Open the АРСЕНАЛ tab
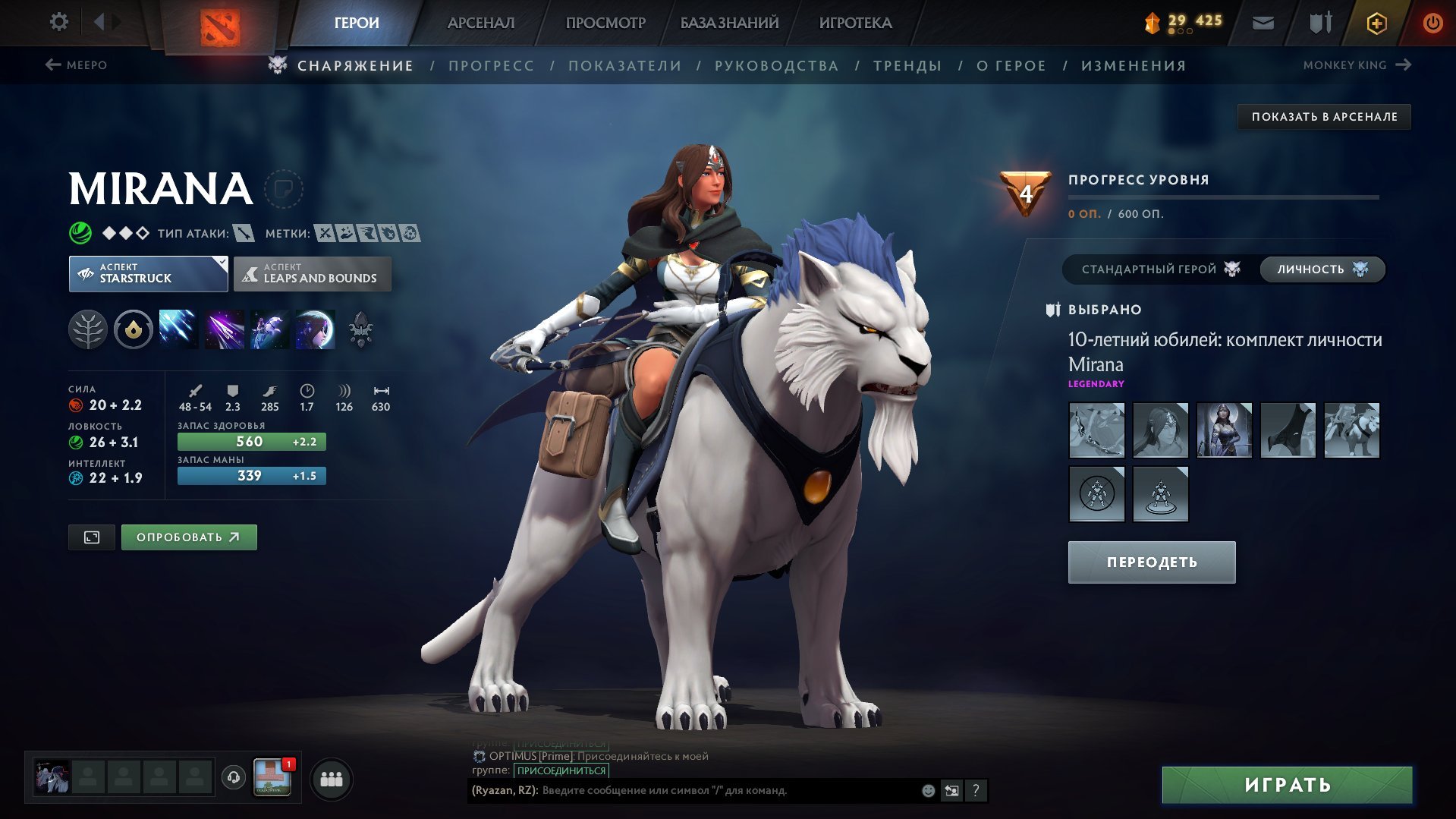 pyautogui.click(x=480, y=23)
